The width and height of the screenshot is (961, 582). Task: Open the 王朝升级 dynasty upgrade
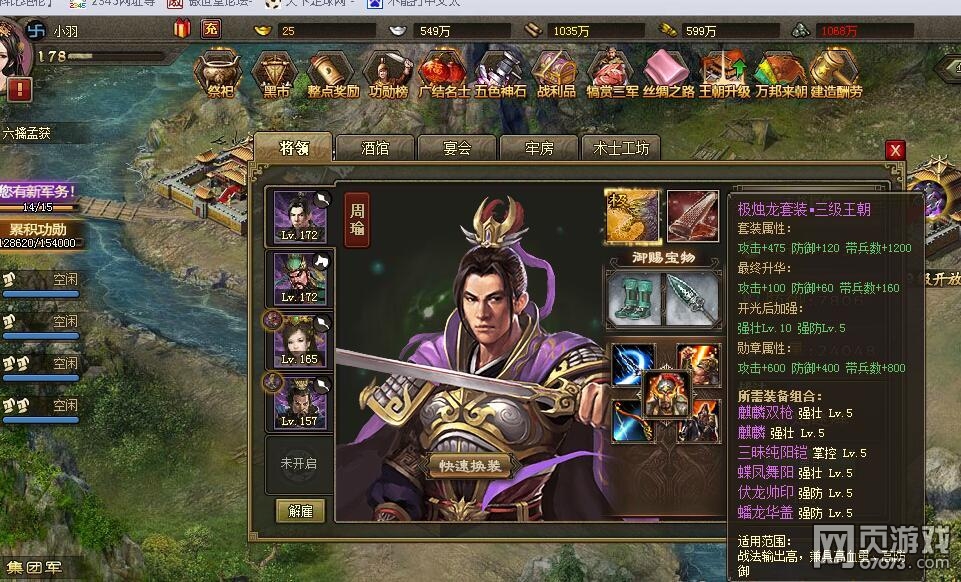point(723,72)
